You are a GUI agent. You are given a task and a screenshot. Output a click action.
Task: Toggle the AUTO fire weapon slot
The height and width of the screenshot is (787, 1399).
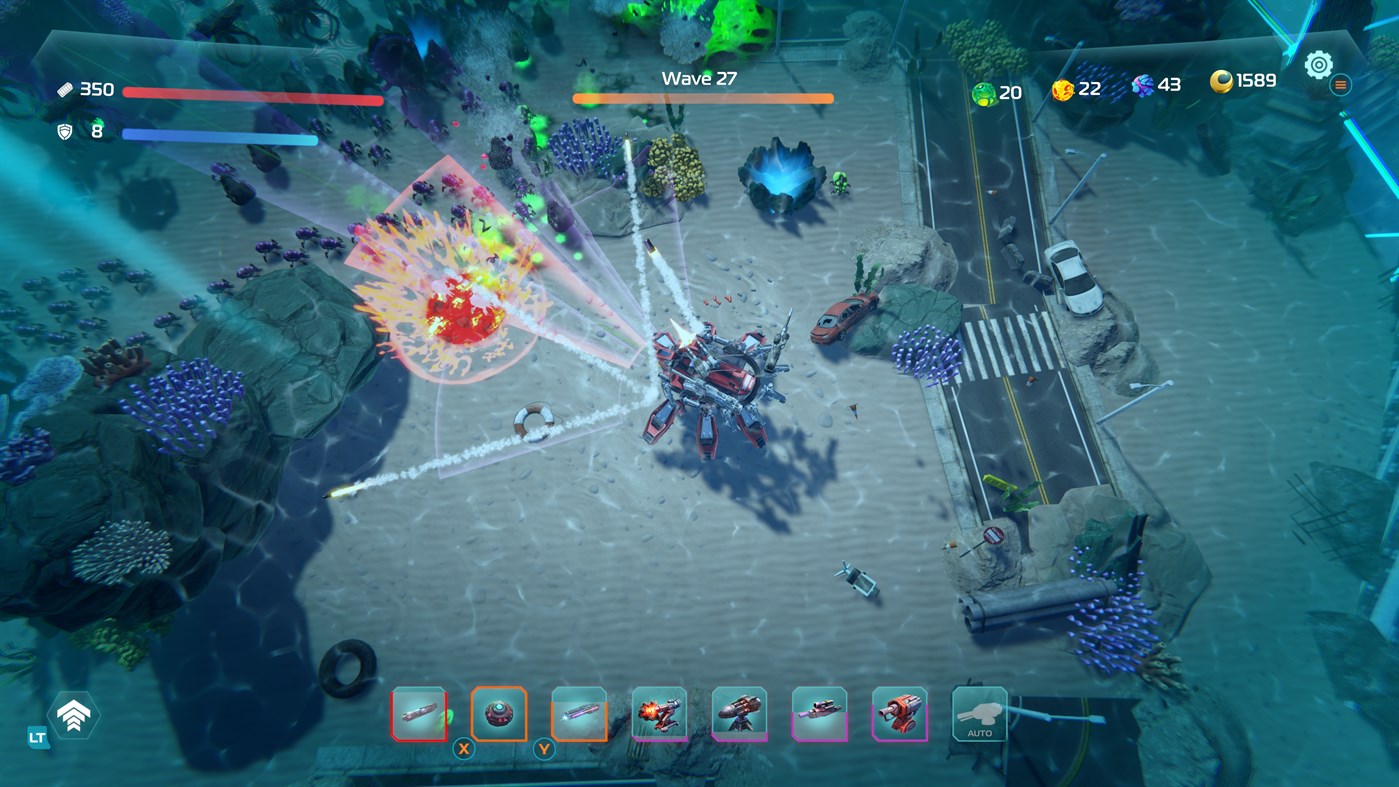pos(979,712)
